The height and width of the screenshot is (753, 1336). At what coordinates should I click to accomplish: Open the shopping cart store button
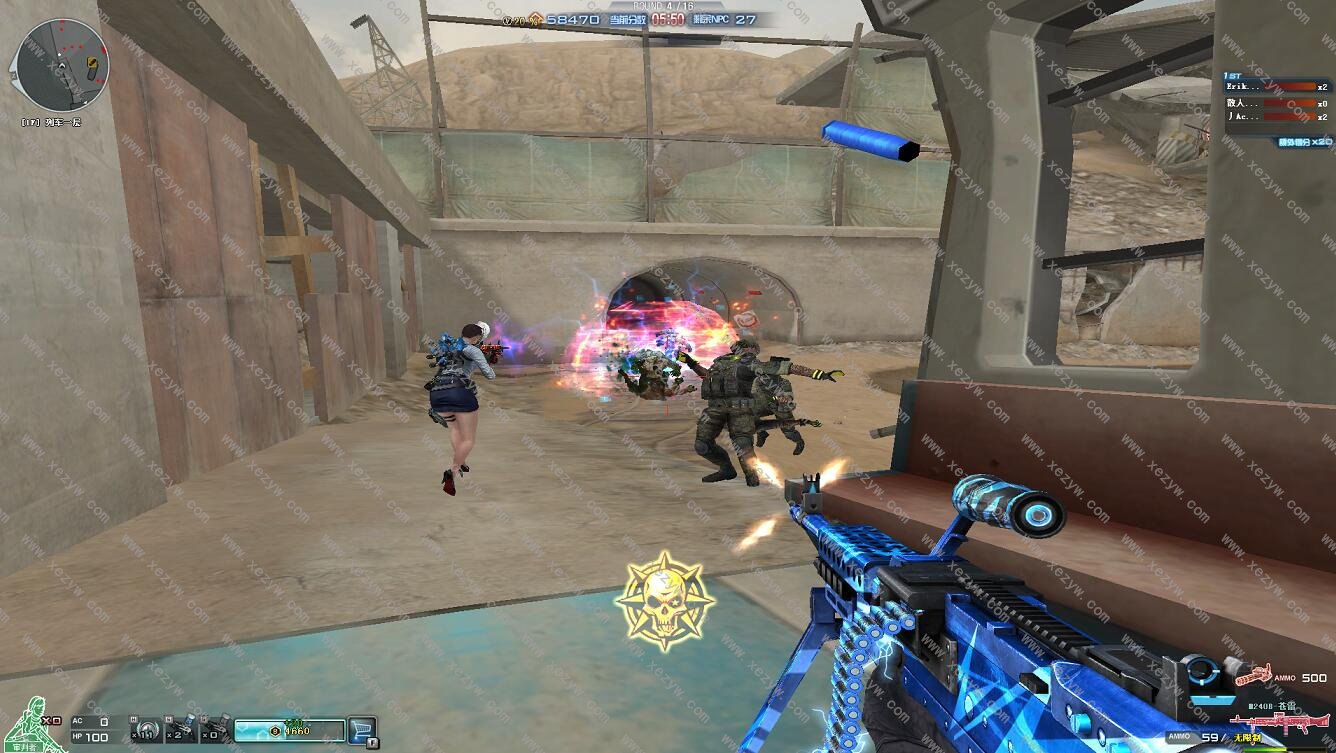point(362,730)
